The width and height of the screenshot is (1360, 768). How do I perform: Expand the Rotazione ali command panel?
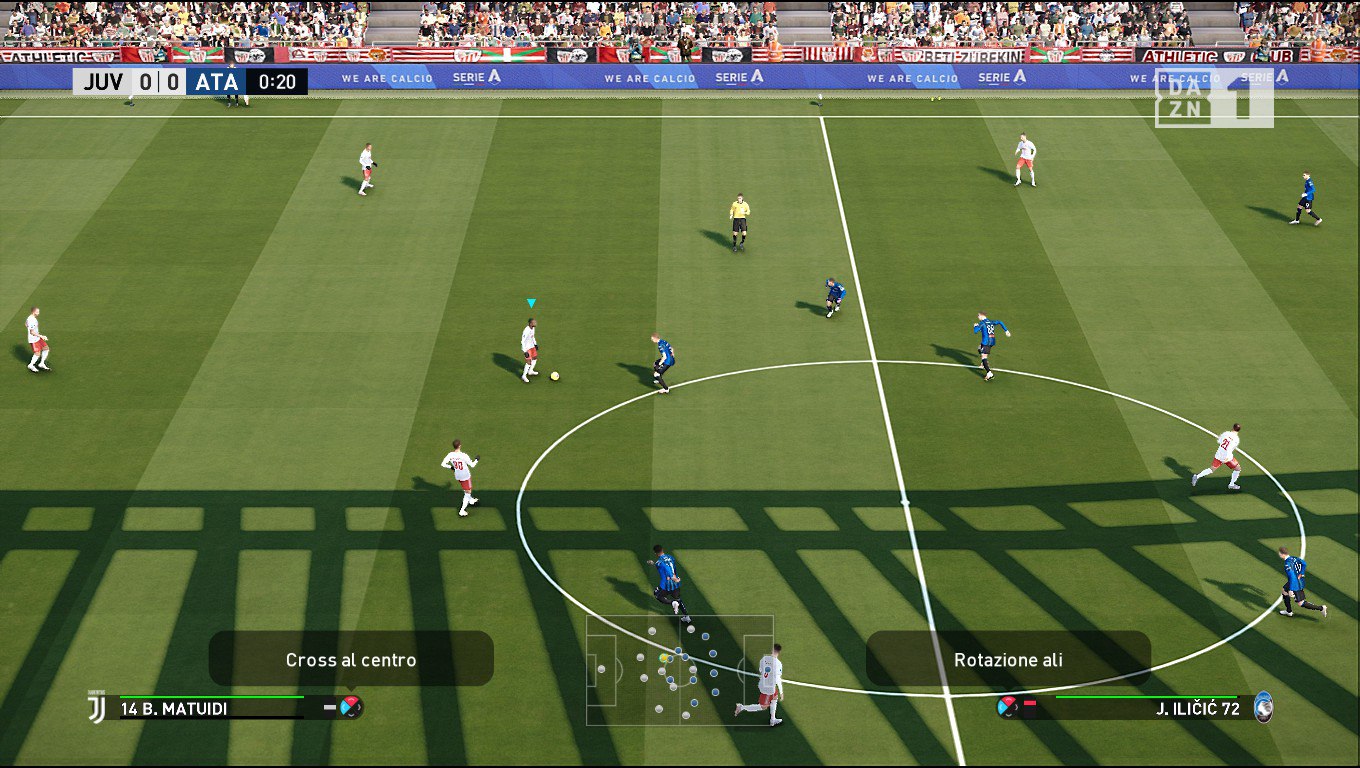[x=1008, y=659]
